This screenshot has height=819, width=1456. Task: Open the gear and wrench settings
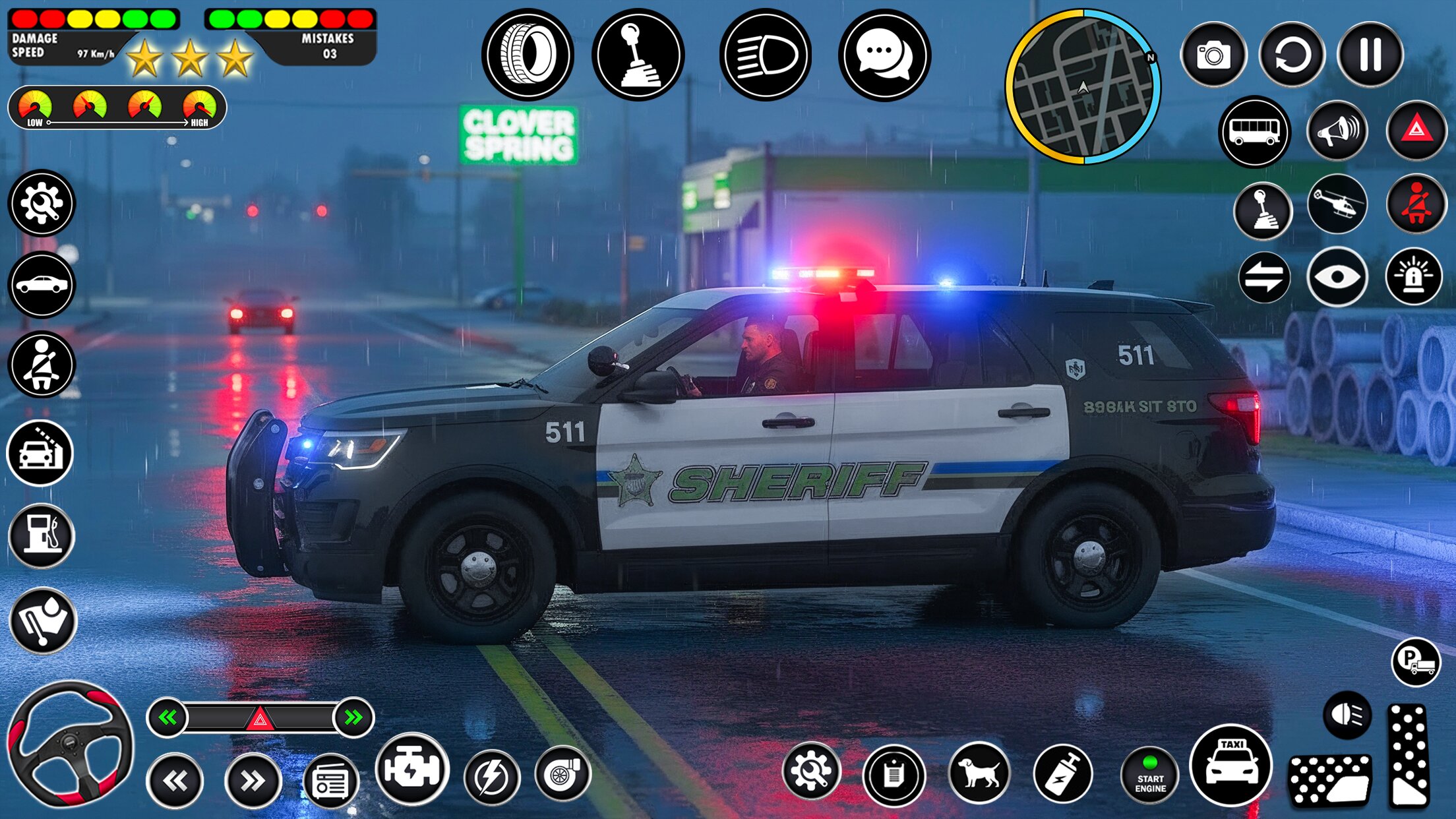point(42,203)
